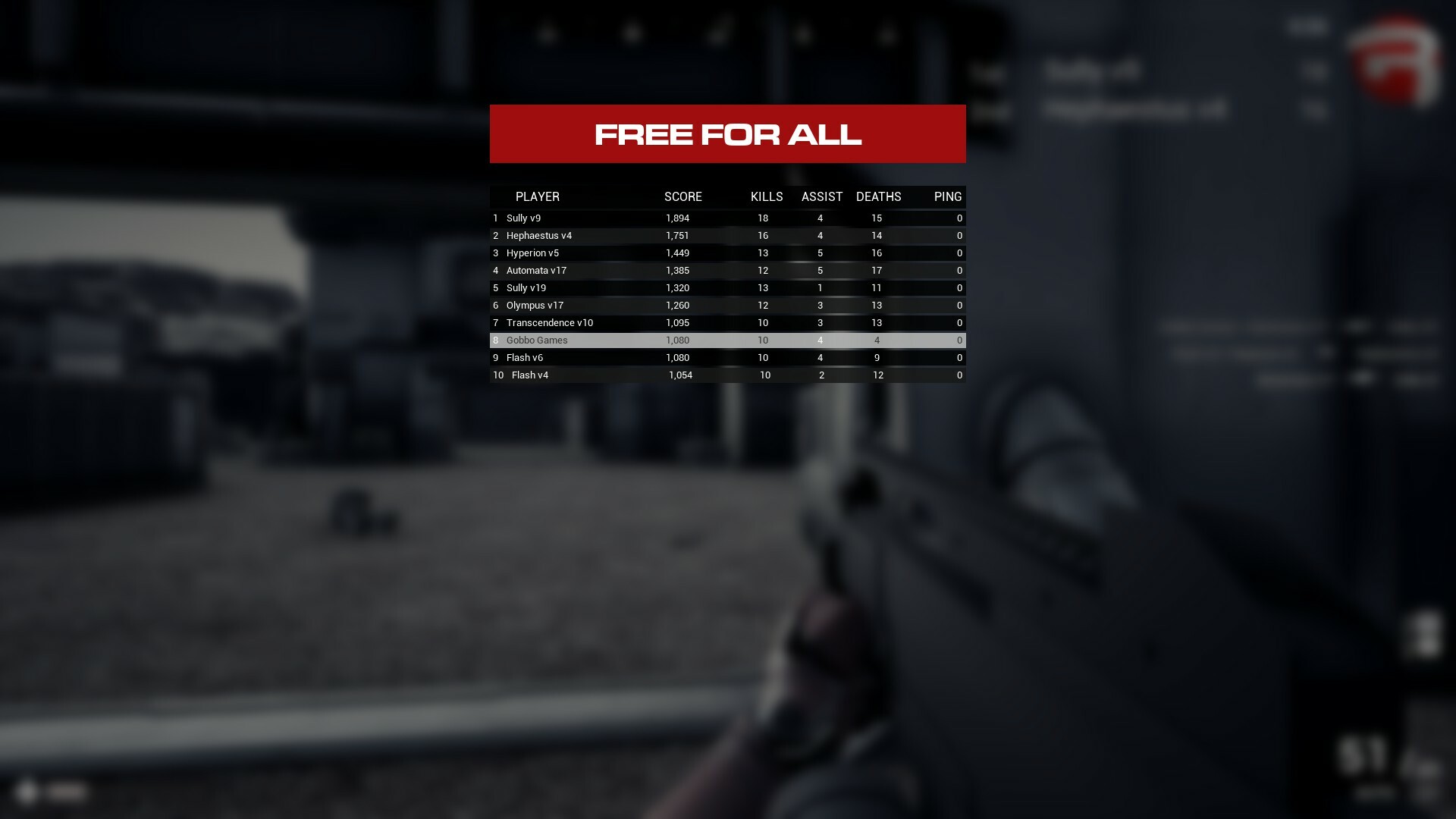1456x819 pixels.
Task: Switch to the DEATHS column header
Action: coord(878,196)
